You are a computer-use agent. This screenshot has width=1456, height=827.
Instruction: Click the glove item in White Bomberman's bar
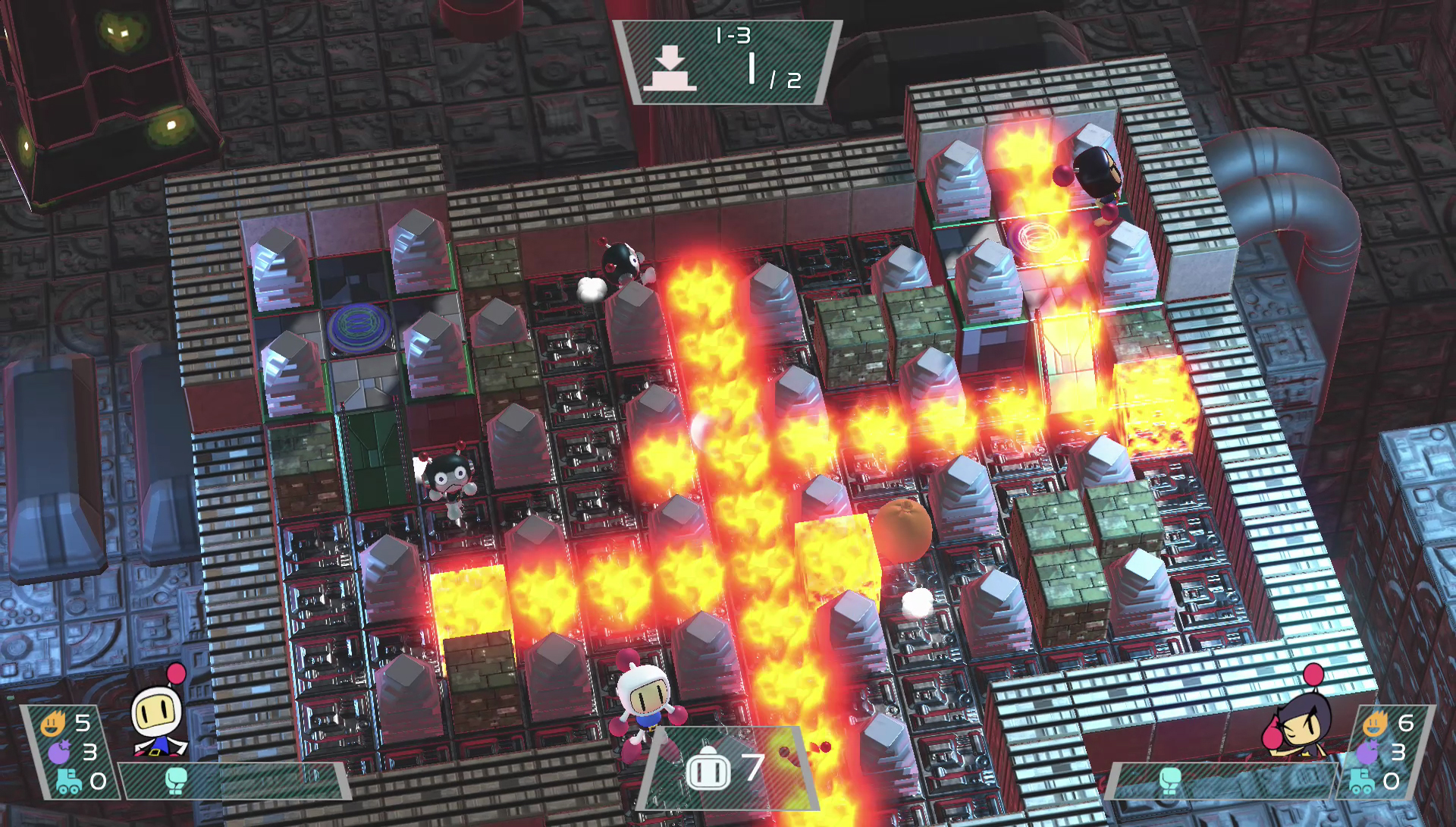(x=176, y=780)
